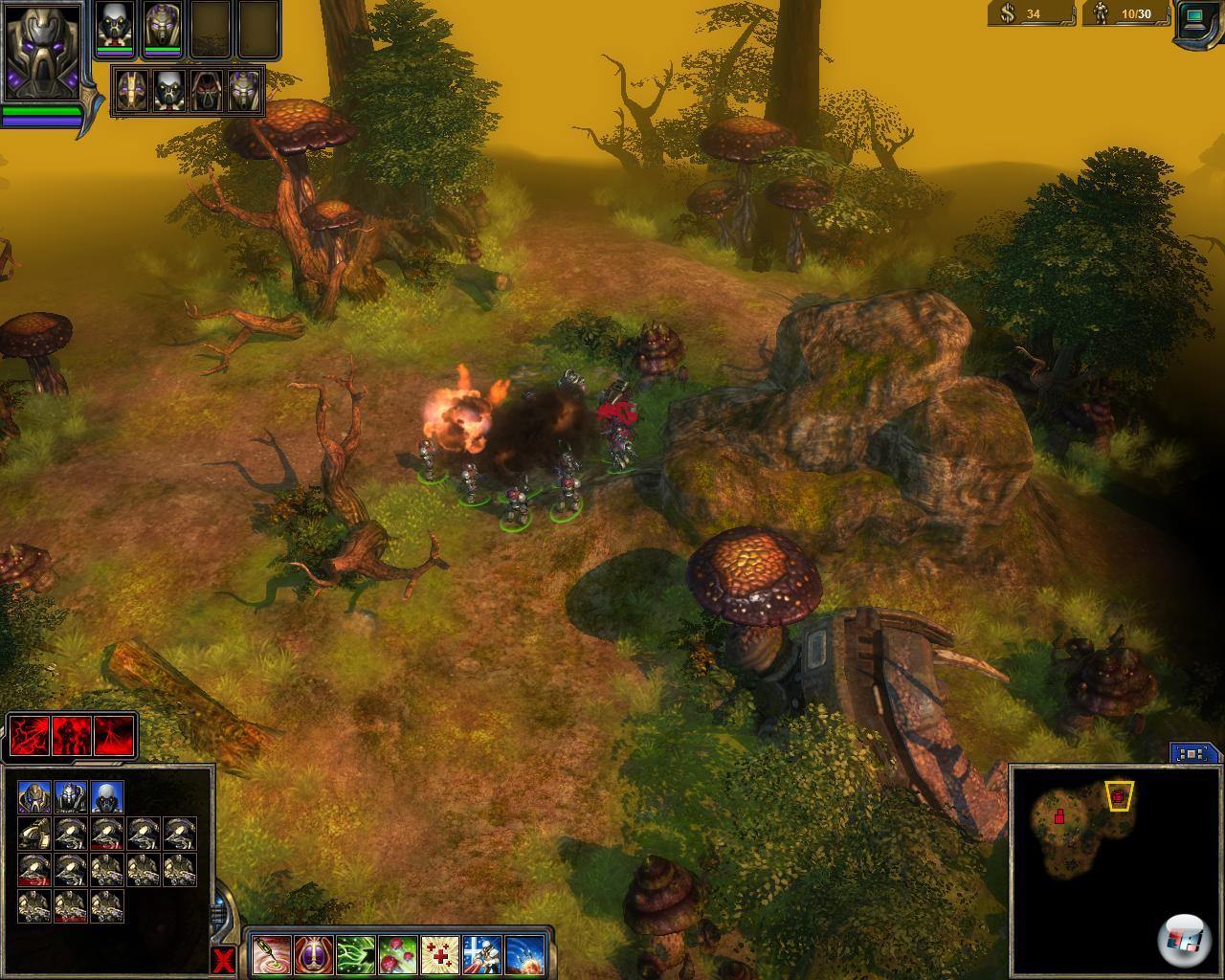The width and height of the screenshot is (1225, 980).
Task: Trigger the blue missile explosion ability
Action: click(524, 953)
